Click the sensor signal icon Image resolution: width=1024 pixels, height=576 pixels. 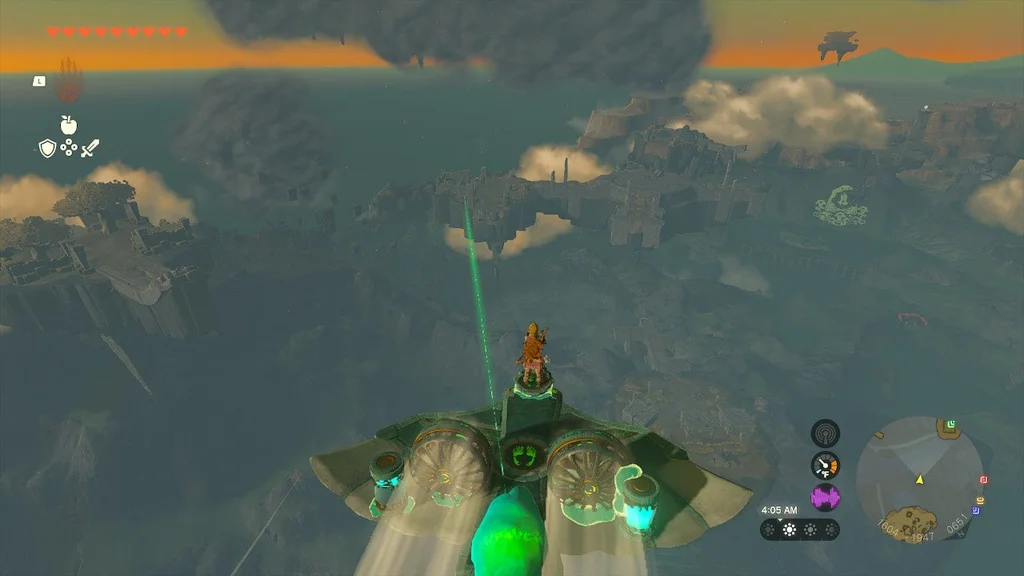coord(825,433)
